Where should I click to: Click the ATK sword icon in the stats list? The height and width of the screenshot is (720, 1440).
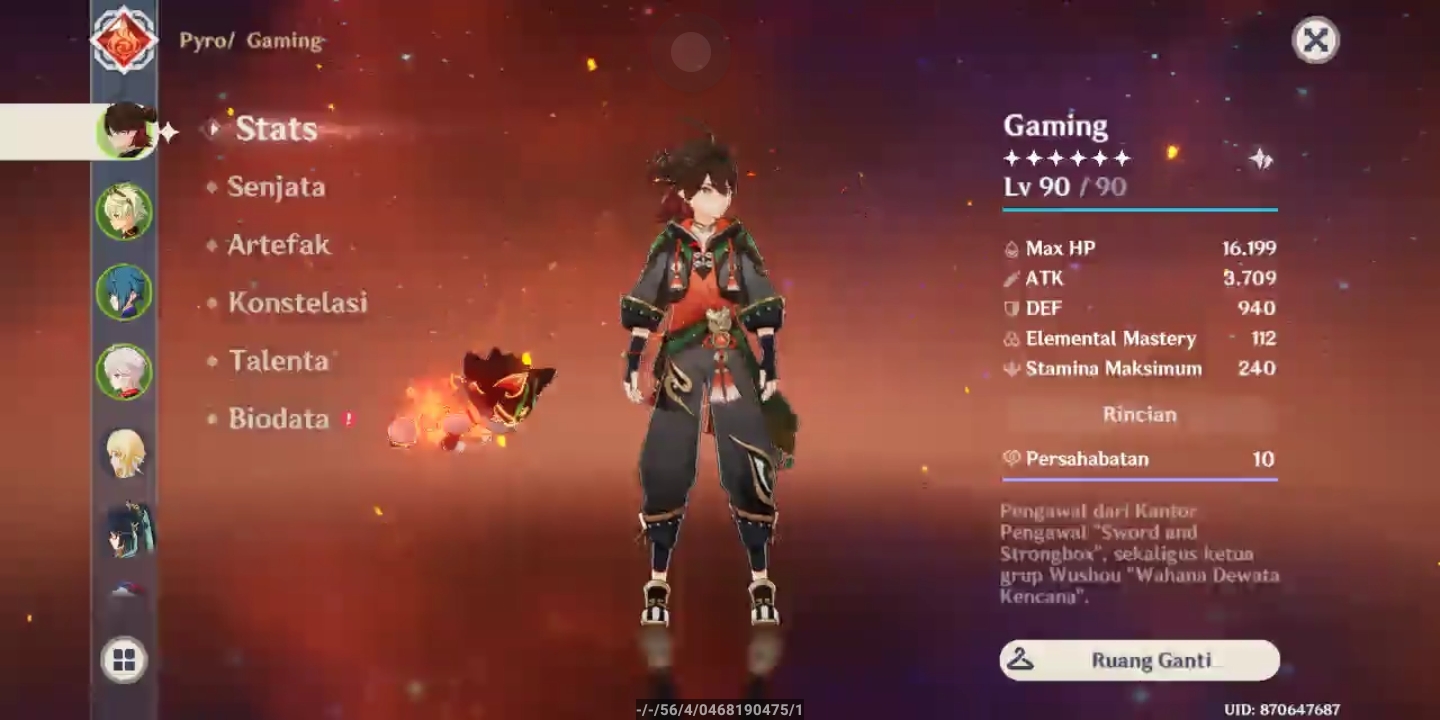click(1011, 278)
